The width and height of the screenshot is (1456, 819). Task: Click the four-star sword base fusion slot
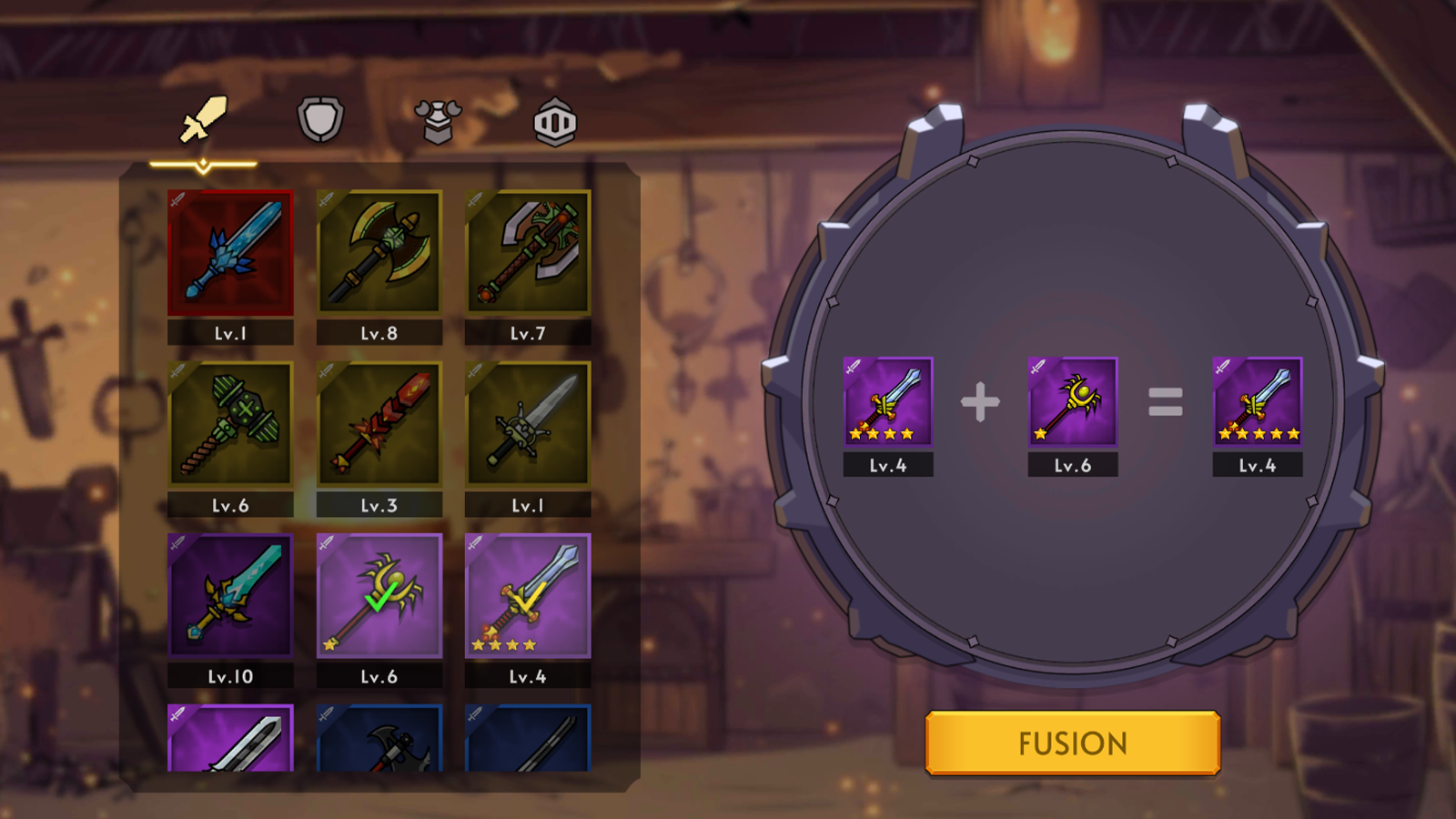point(887,401)
